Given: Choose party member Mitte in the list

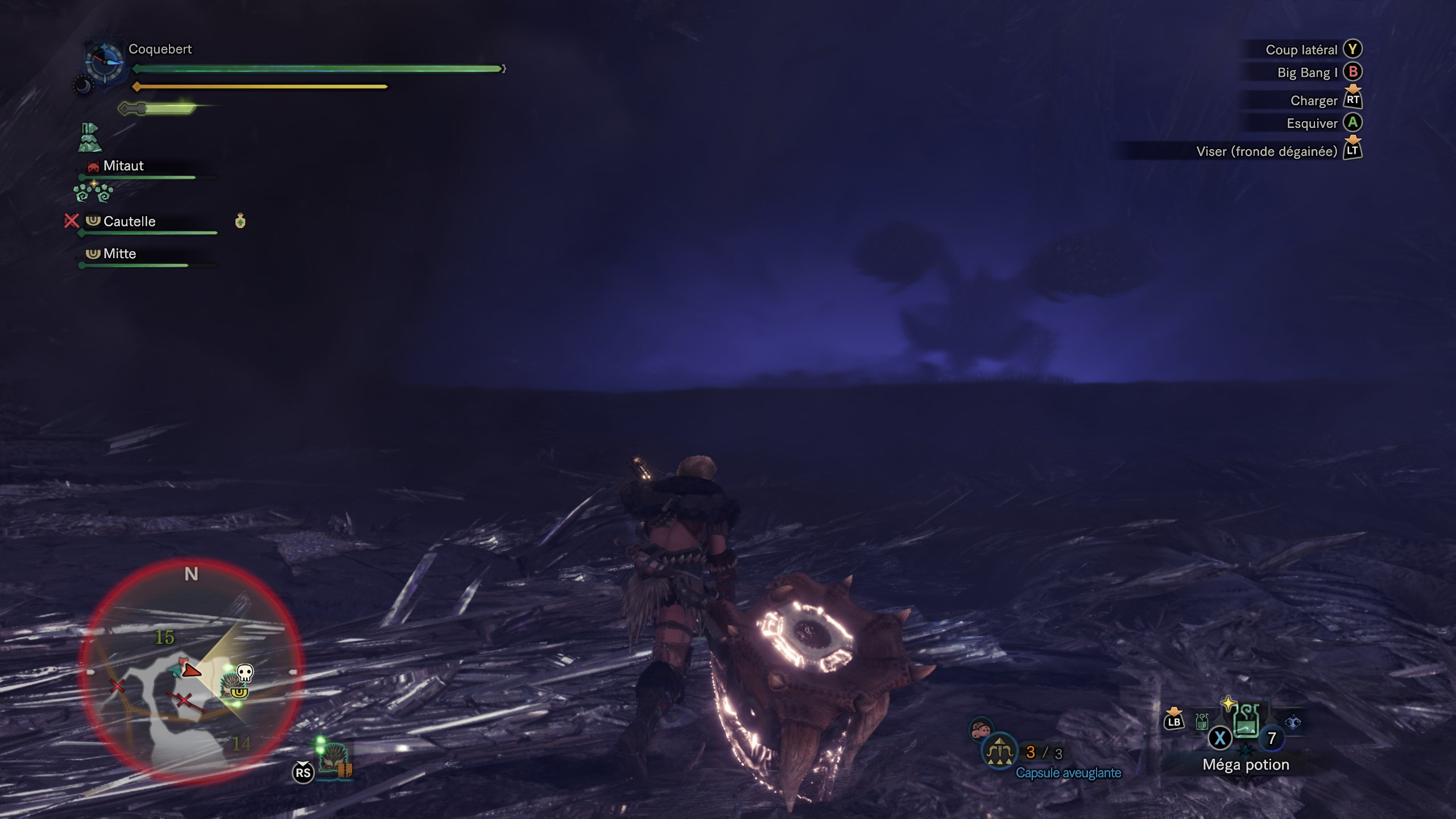Looking at the screenshot, I should tap(119, 254).
